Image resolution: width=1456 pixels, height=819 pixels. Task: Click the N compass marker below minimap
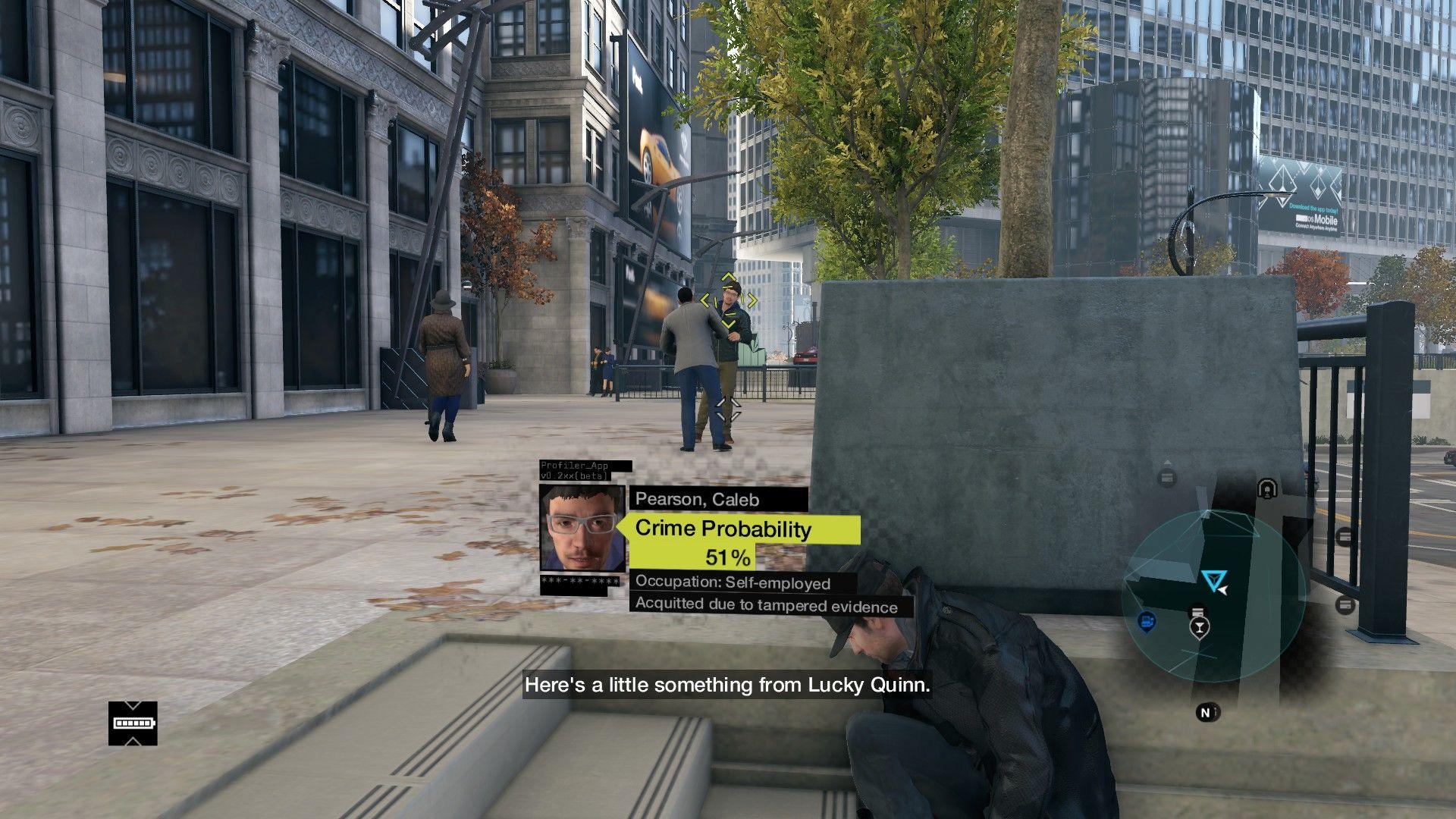1206,711
